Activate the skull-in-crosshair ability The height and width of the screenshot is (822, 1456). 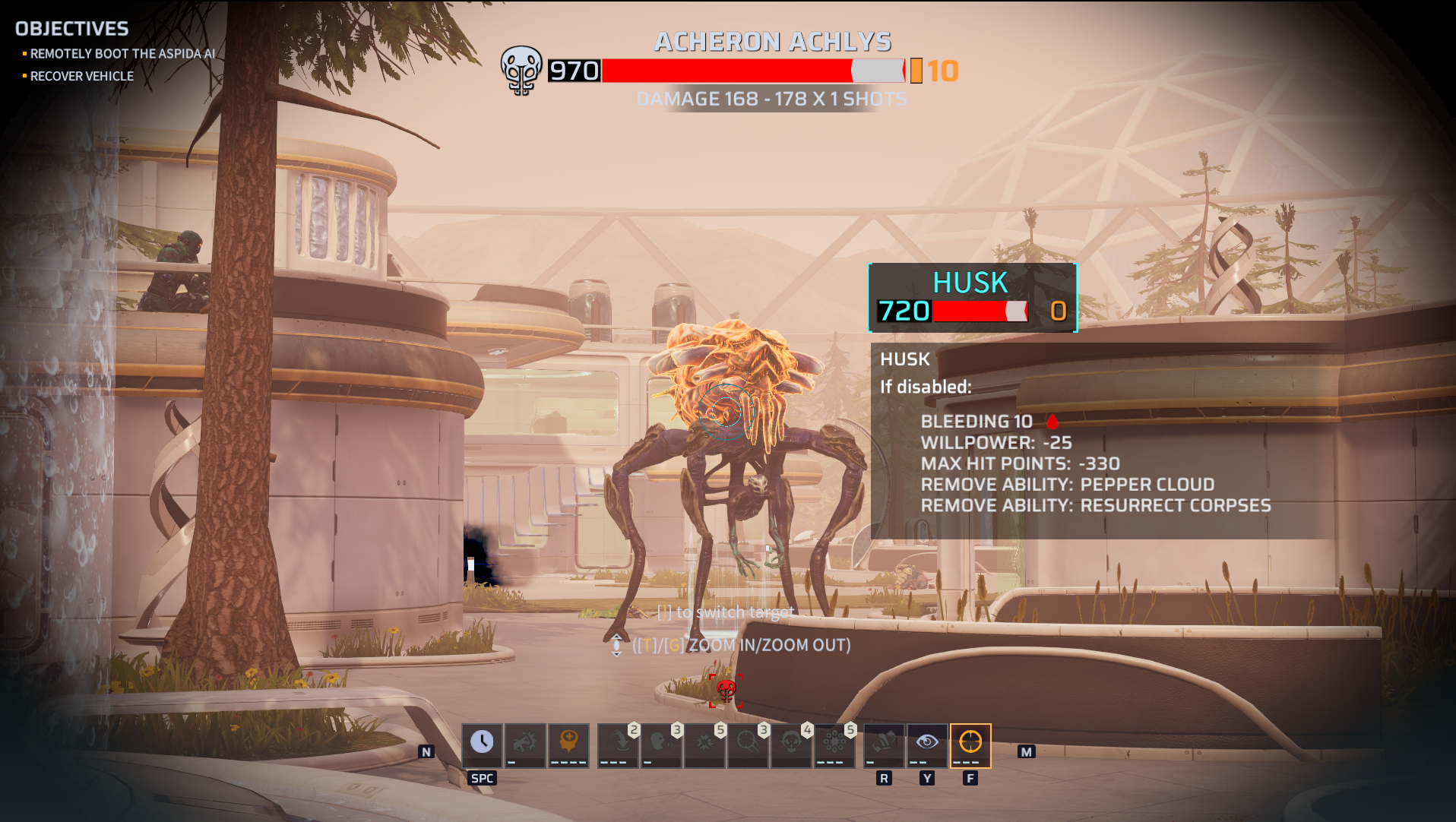point(791,742)
